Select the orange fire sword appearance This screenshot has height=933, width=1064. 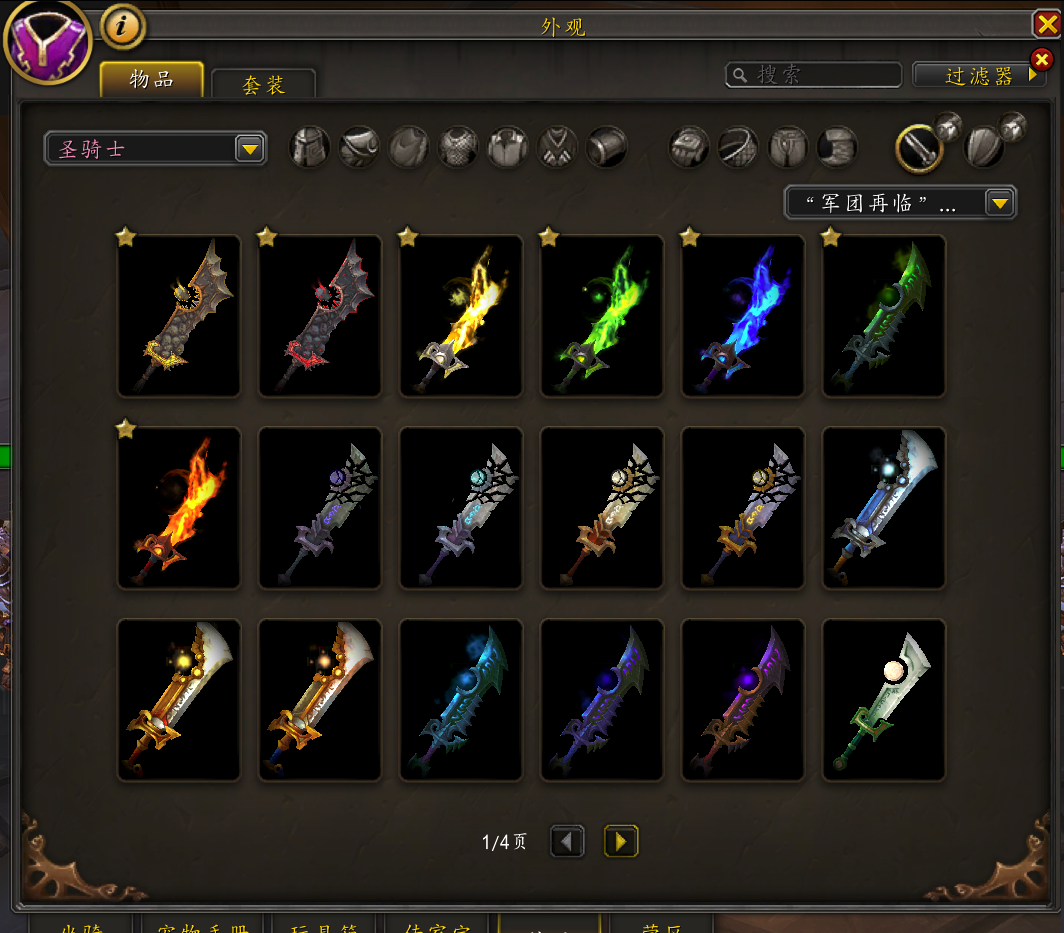[x=179, y=508]
